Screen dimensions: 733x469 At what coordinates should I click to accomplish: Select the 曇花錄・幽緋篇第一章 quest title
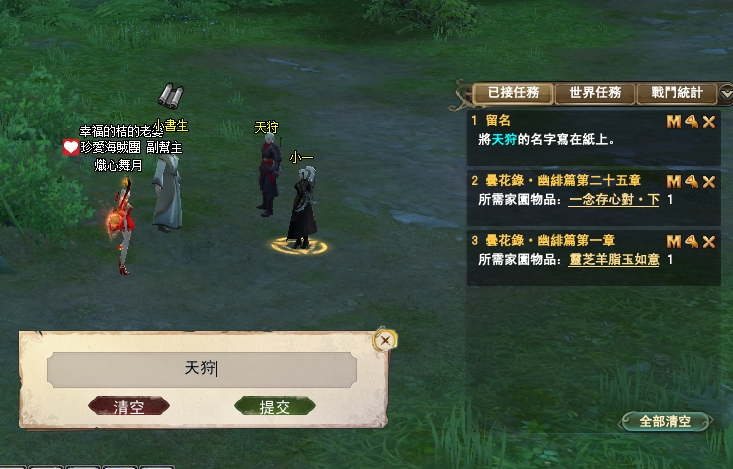point(549,240)
